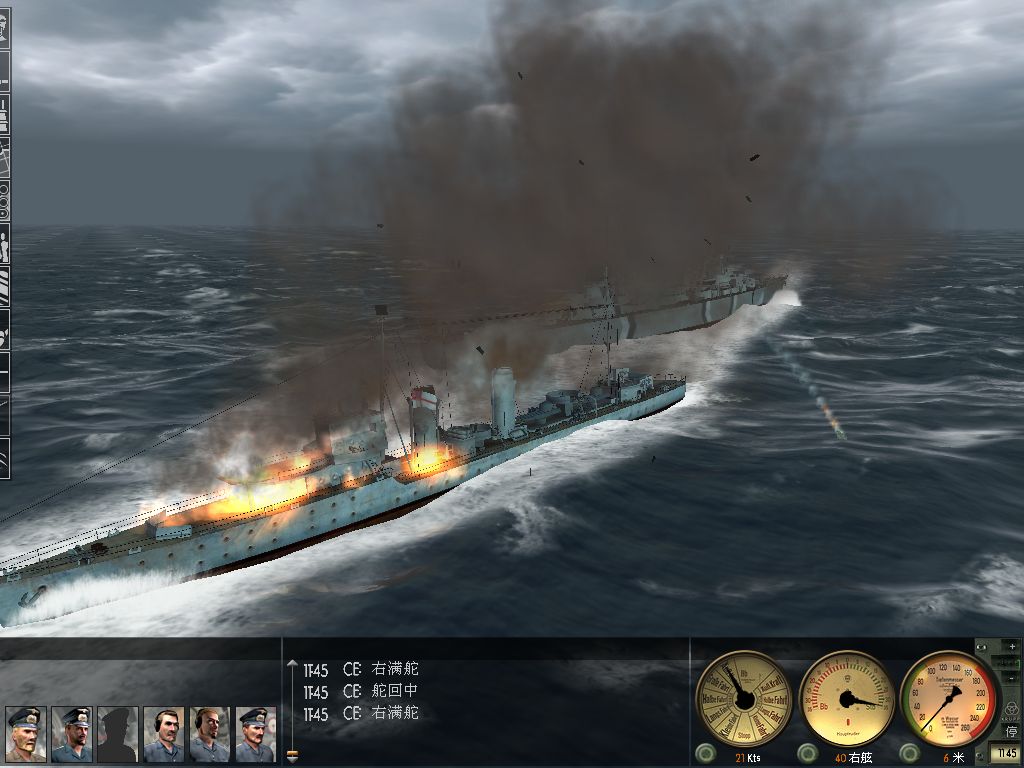Screen dimensions: 1024x768
Task: Select the first officer portrait with peaked cap
Action: click(26, 734)
